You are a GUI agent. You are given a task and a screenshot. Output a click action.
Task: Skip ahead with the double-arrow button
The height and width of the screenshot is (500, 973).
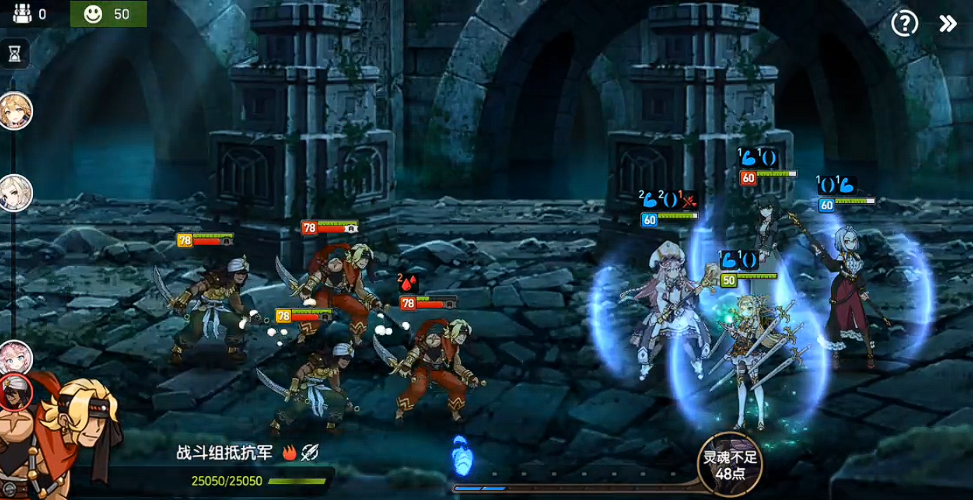tap(948, 23)
